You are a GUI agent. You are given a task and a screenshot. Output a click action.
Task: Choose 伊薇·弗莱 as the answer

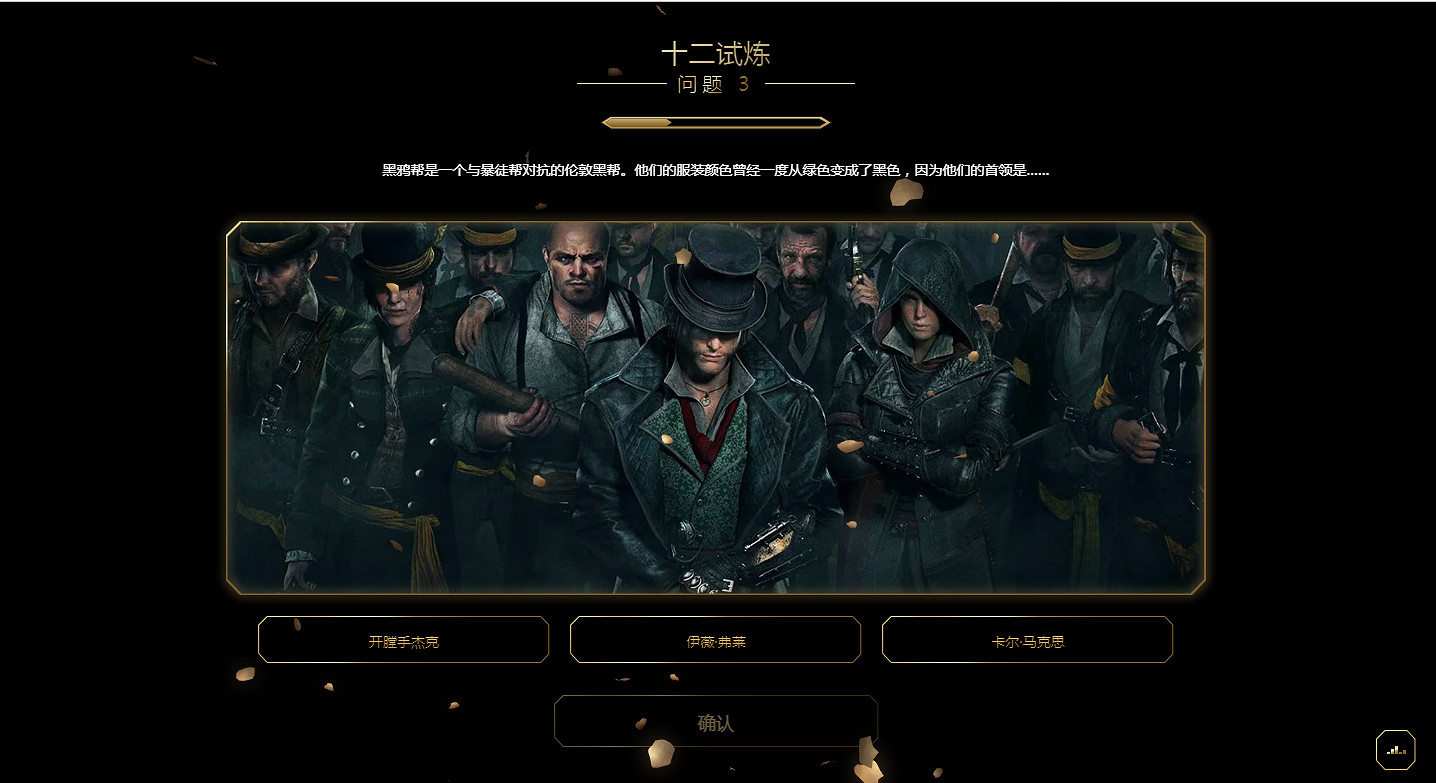tap(715, 640)
